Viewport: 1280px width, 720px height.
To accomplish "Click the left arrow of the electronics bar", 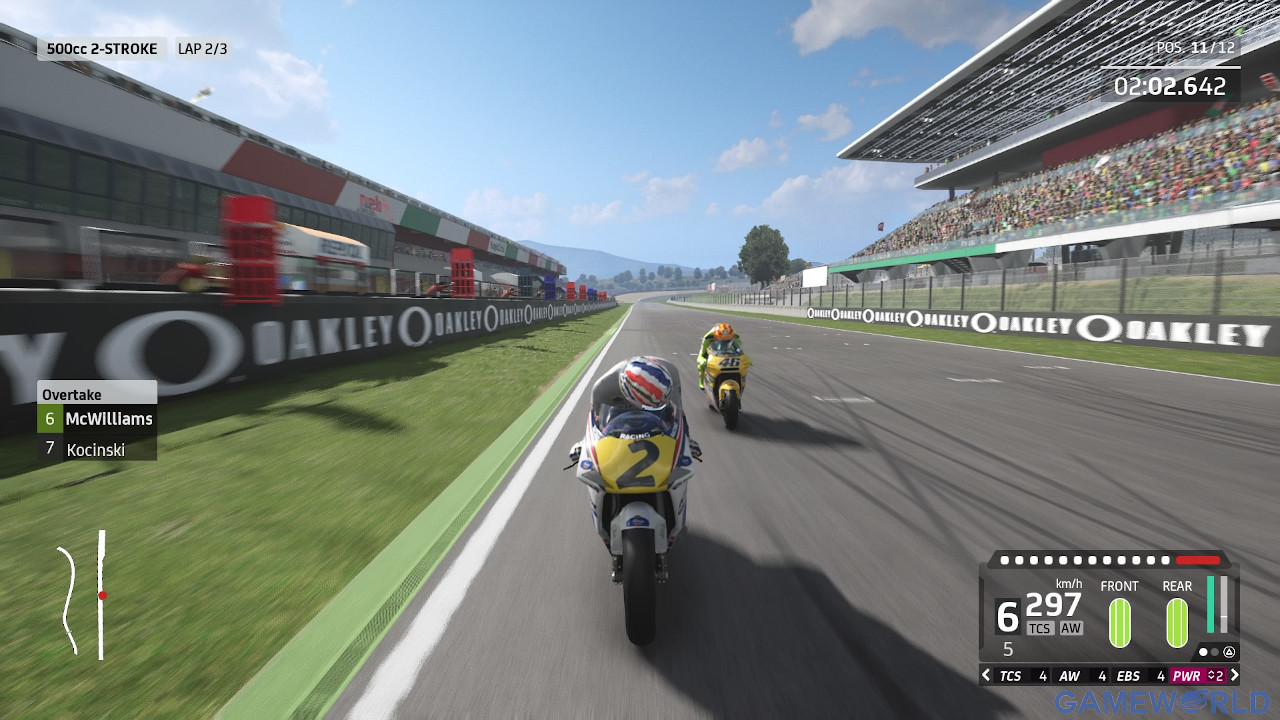I will coord(986,676).
